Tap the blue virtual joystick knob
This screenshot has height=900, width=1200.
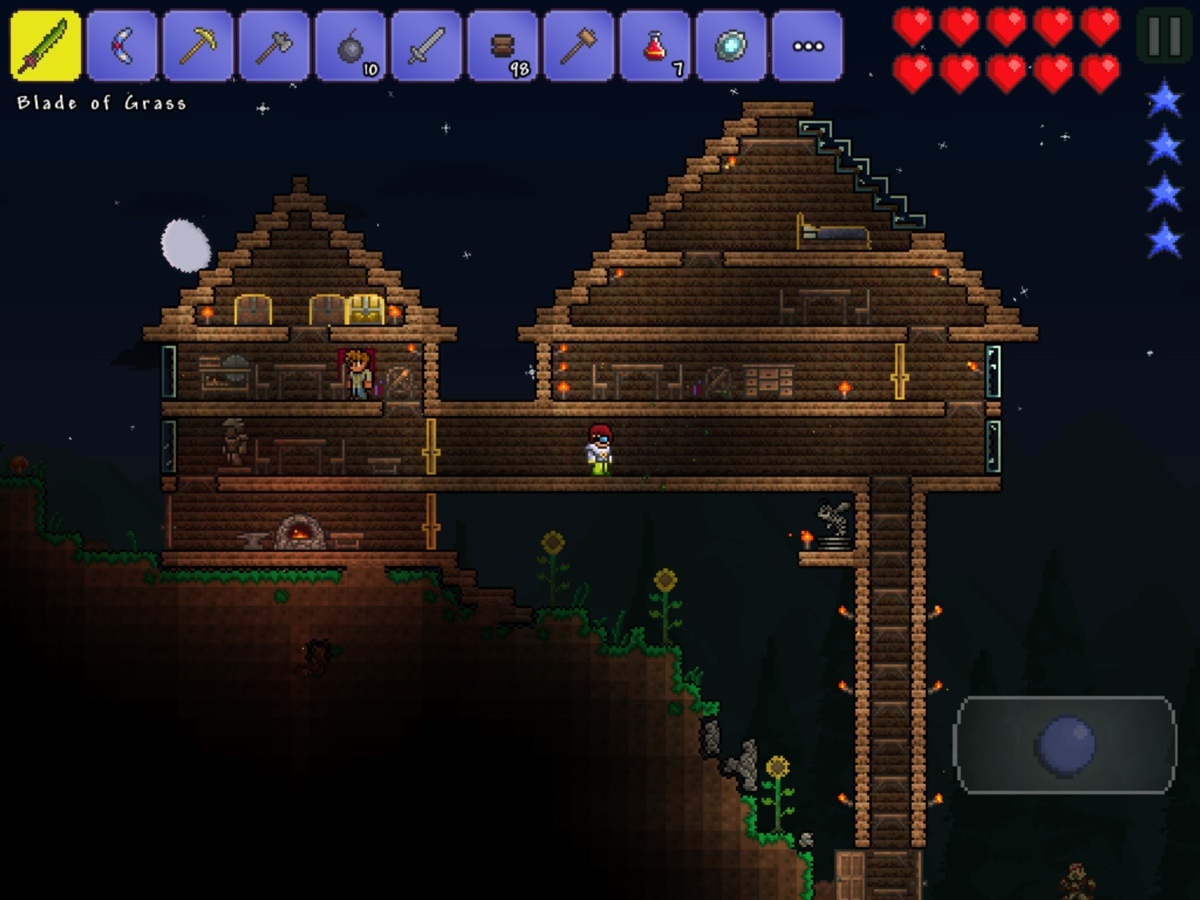click(x=1066, y=745)
